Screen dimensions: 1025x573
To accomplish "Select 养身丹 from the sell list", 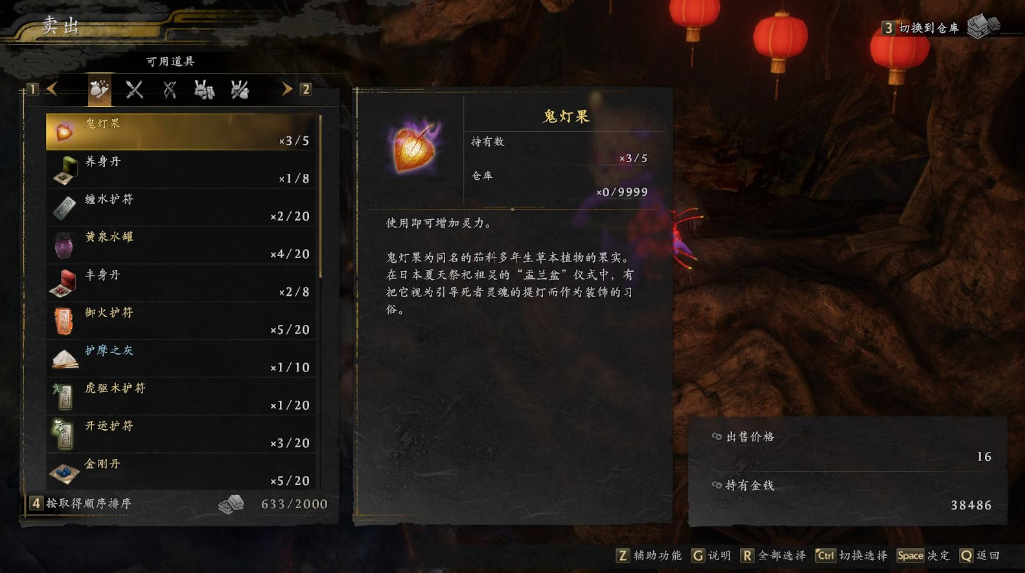I will (x=182, y=170).
